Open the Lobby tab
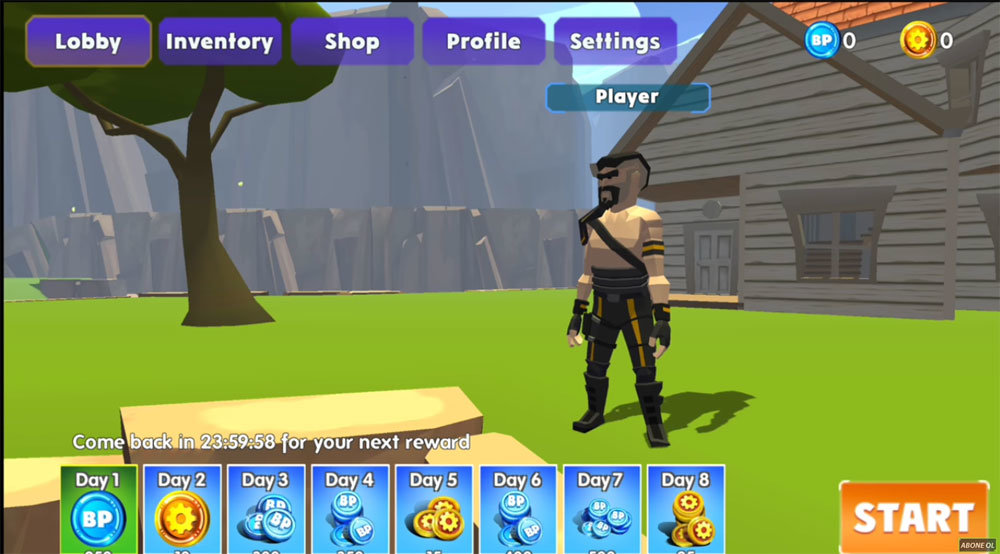Viewport: 1000px width, 554px height. [x=88, y=42]
